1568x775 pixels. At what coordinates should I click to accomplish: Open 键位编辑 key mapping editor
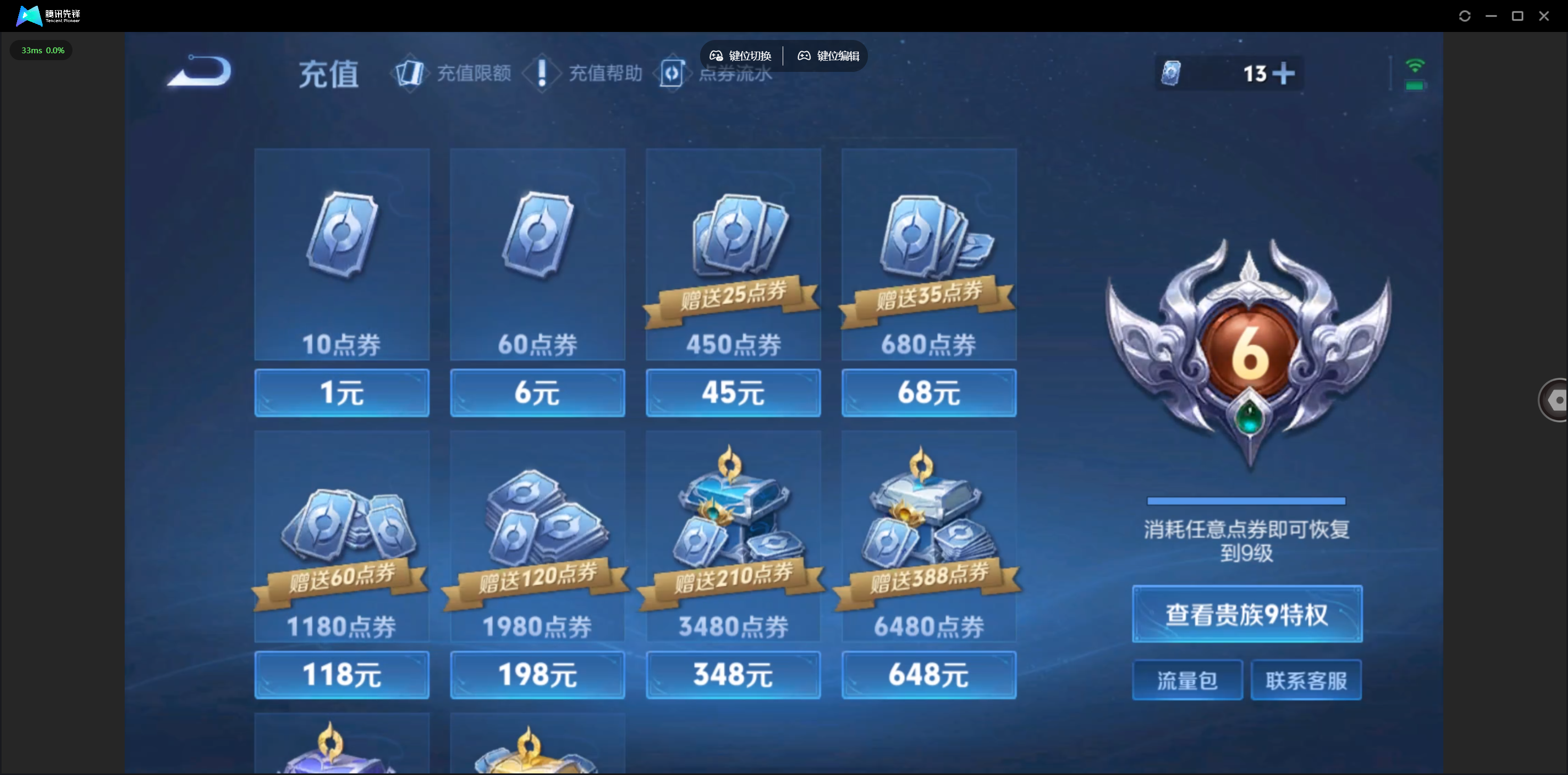click(x=828, y=56)
